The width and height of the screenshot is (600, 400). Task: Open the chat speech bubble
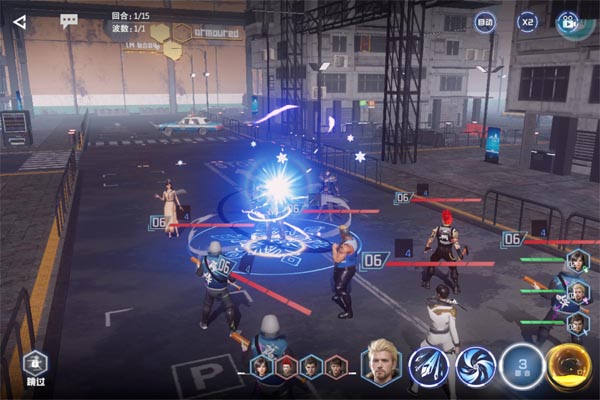point(69,21)
